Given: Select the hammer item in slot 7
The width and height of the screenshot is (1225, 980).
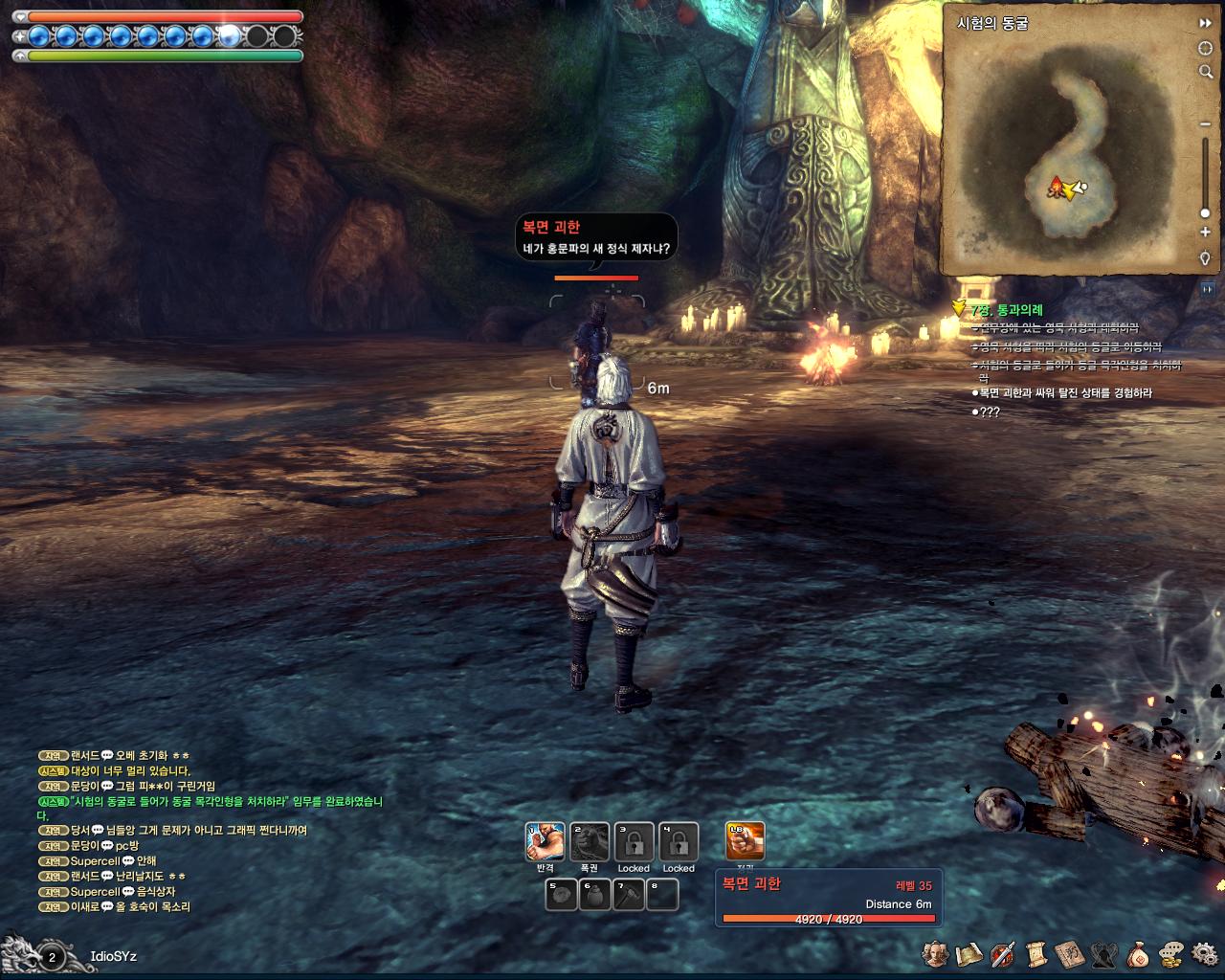Looking at the screenshot, I should (x=629, y=896).
